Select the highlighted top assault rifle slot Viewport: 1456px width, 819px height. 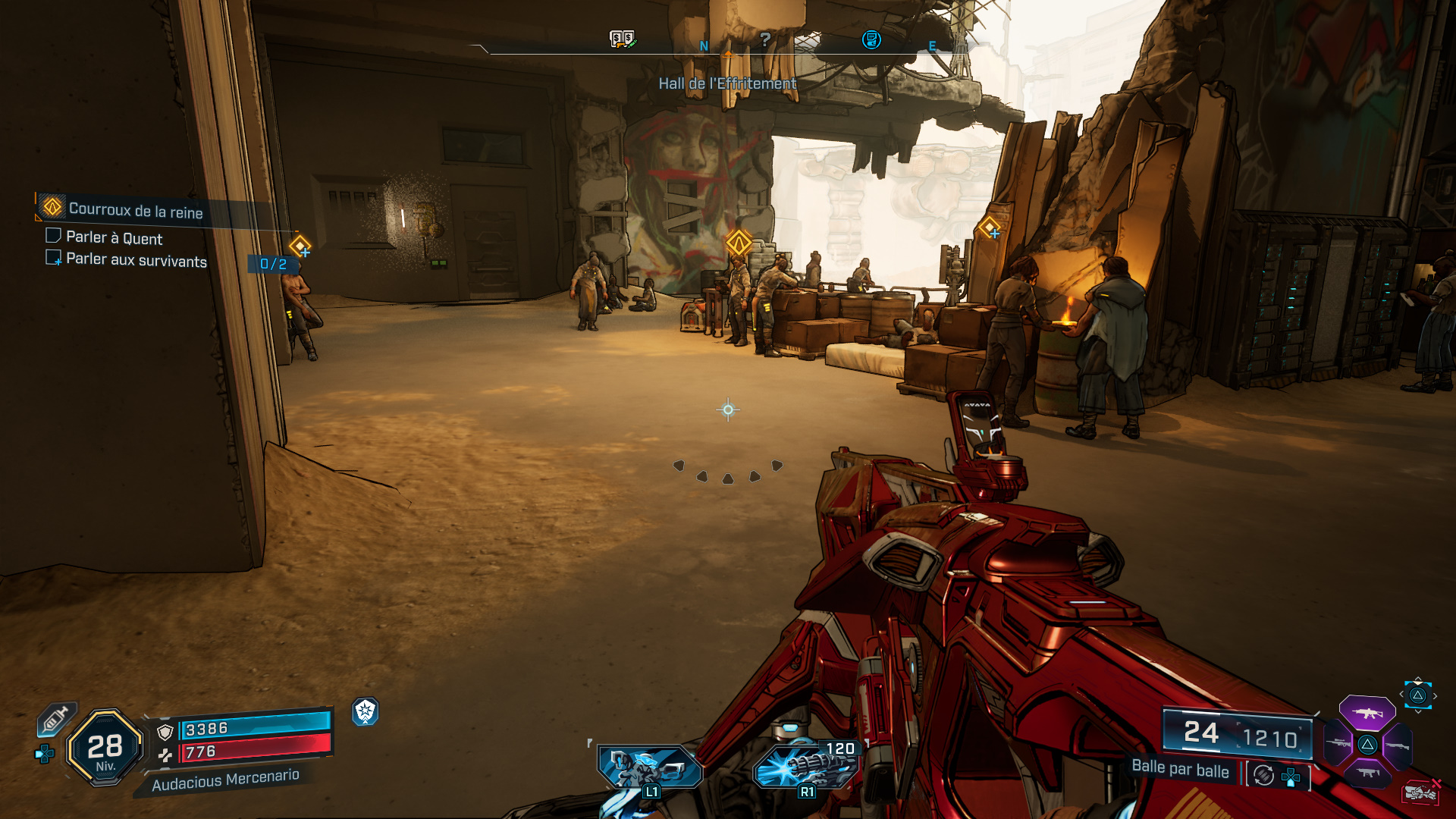click(x=1367, y=713)
